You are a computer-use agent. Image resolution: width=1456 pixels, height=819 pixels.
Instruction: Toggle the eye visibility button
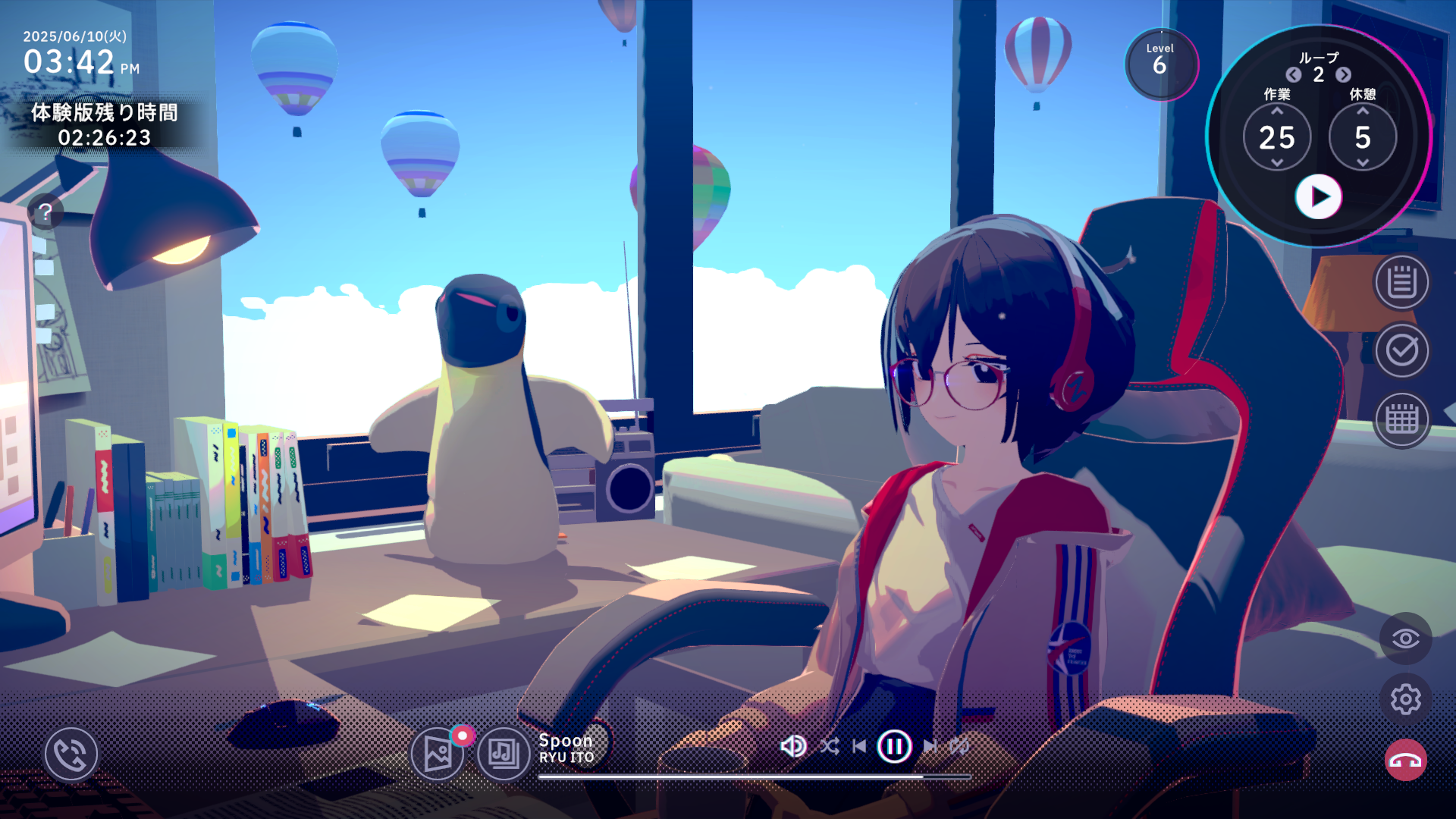1405,639
